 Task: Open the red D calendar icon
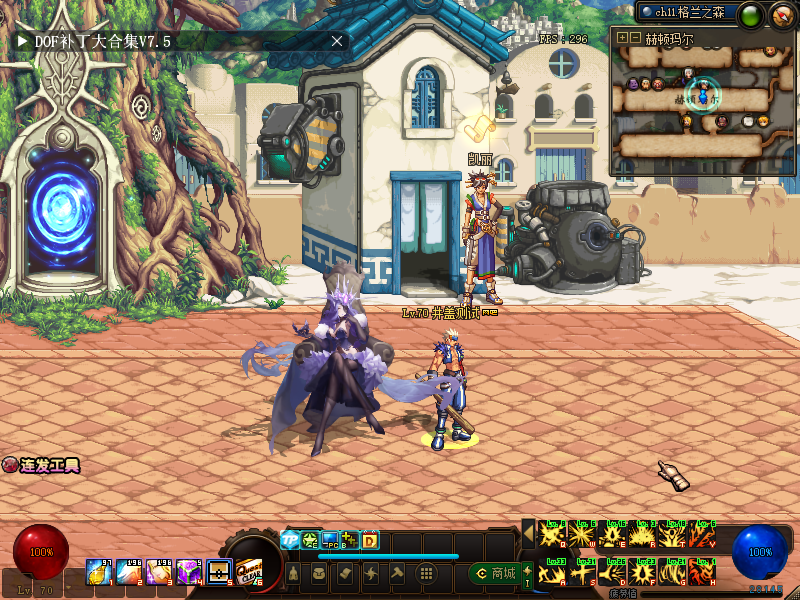(370, 540)
